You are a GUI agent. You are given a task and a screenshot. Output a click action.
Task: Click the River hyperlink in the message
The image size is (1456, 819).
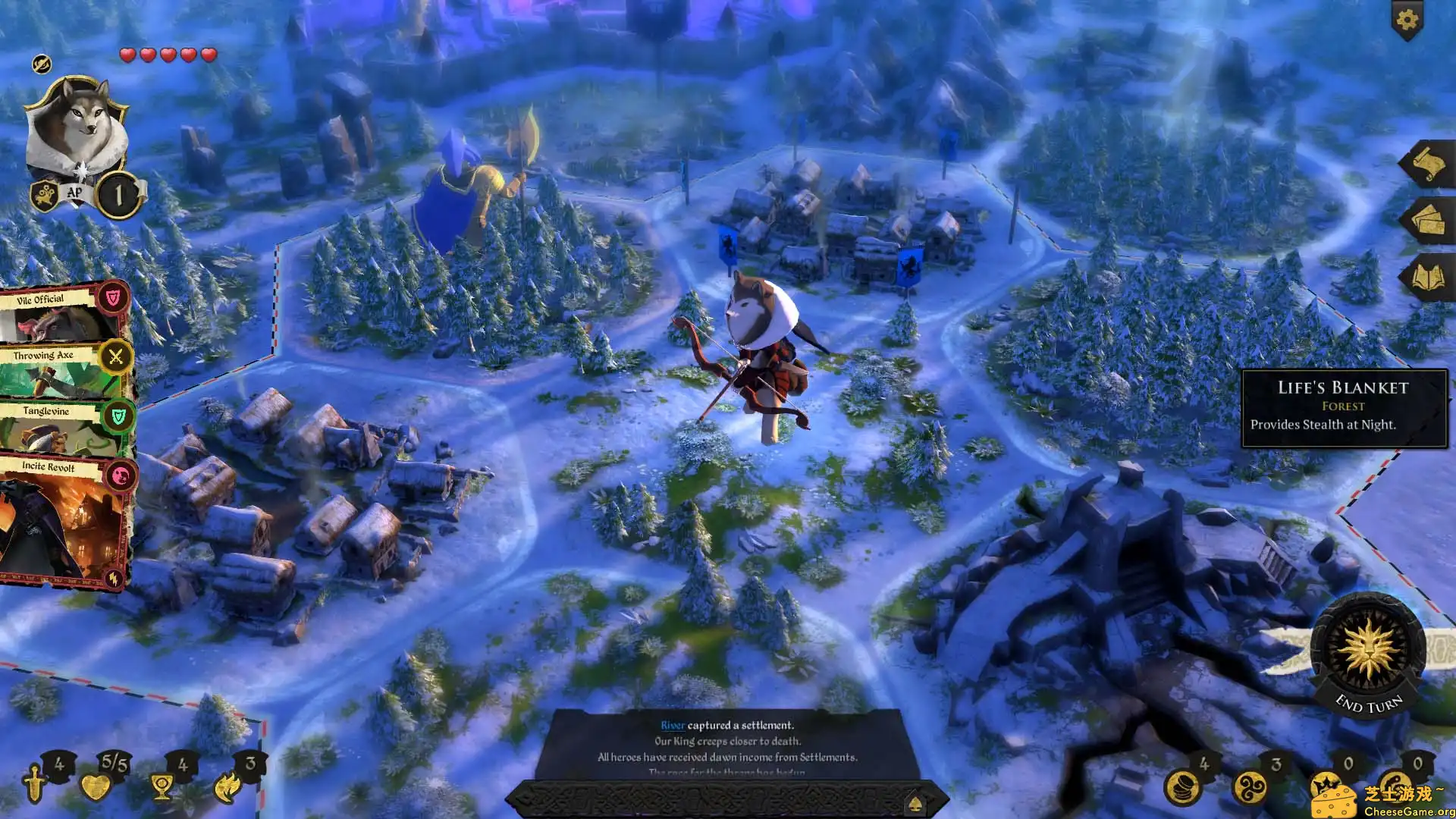pos(673,724)
